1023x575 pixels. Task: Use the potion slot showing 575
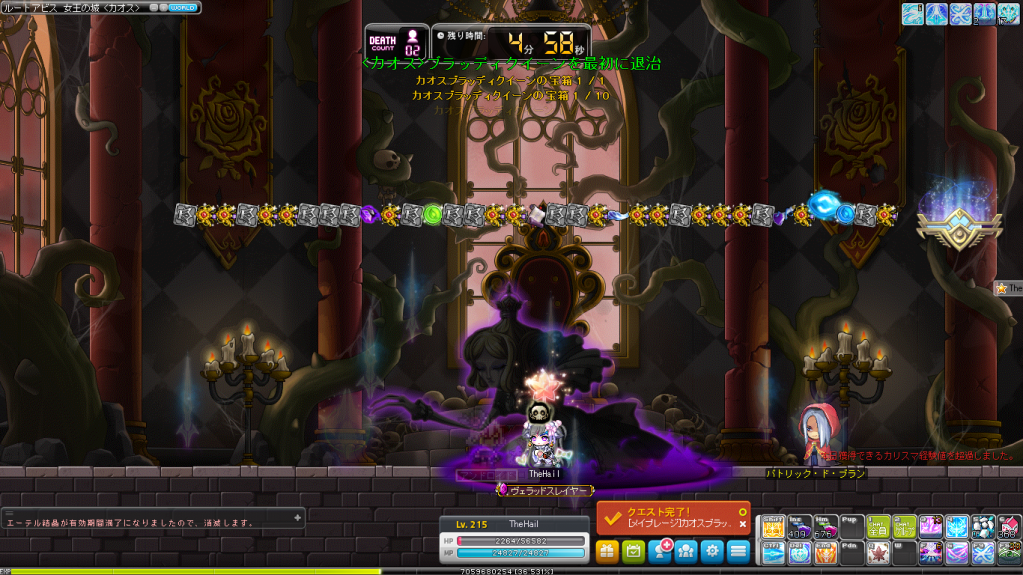[825, 527]
